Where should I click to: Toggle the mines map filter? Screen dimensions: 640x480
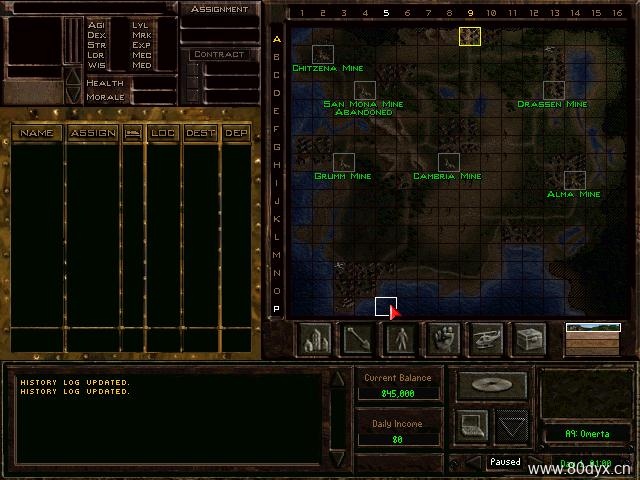point(359,340)
